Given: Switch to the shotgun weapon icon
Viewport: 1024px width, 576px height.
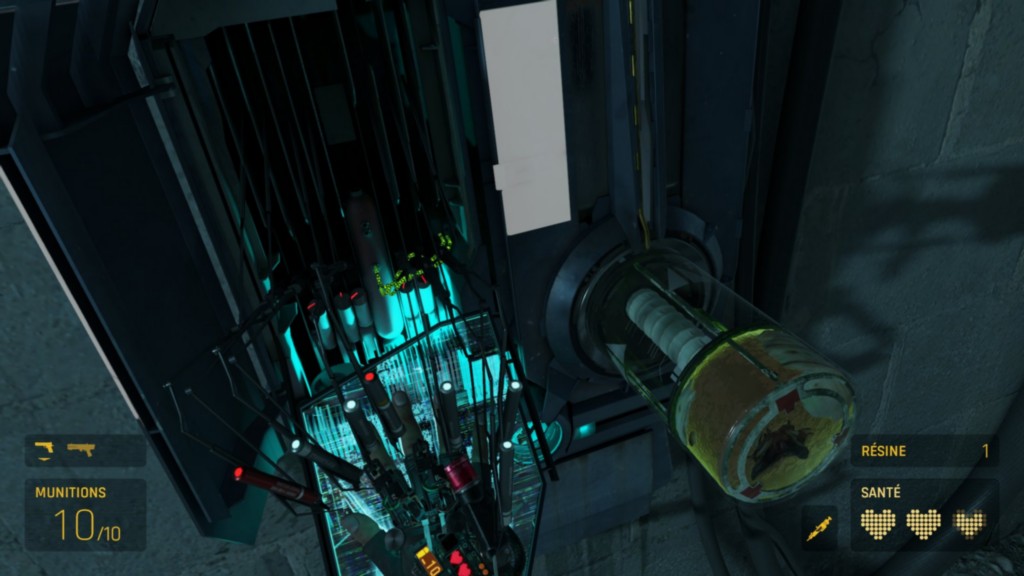Looking at the screenshot, I should (81, 449).
